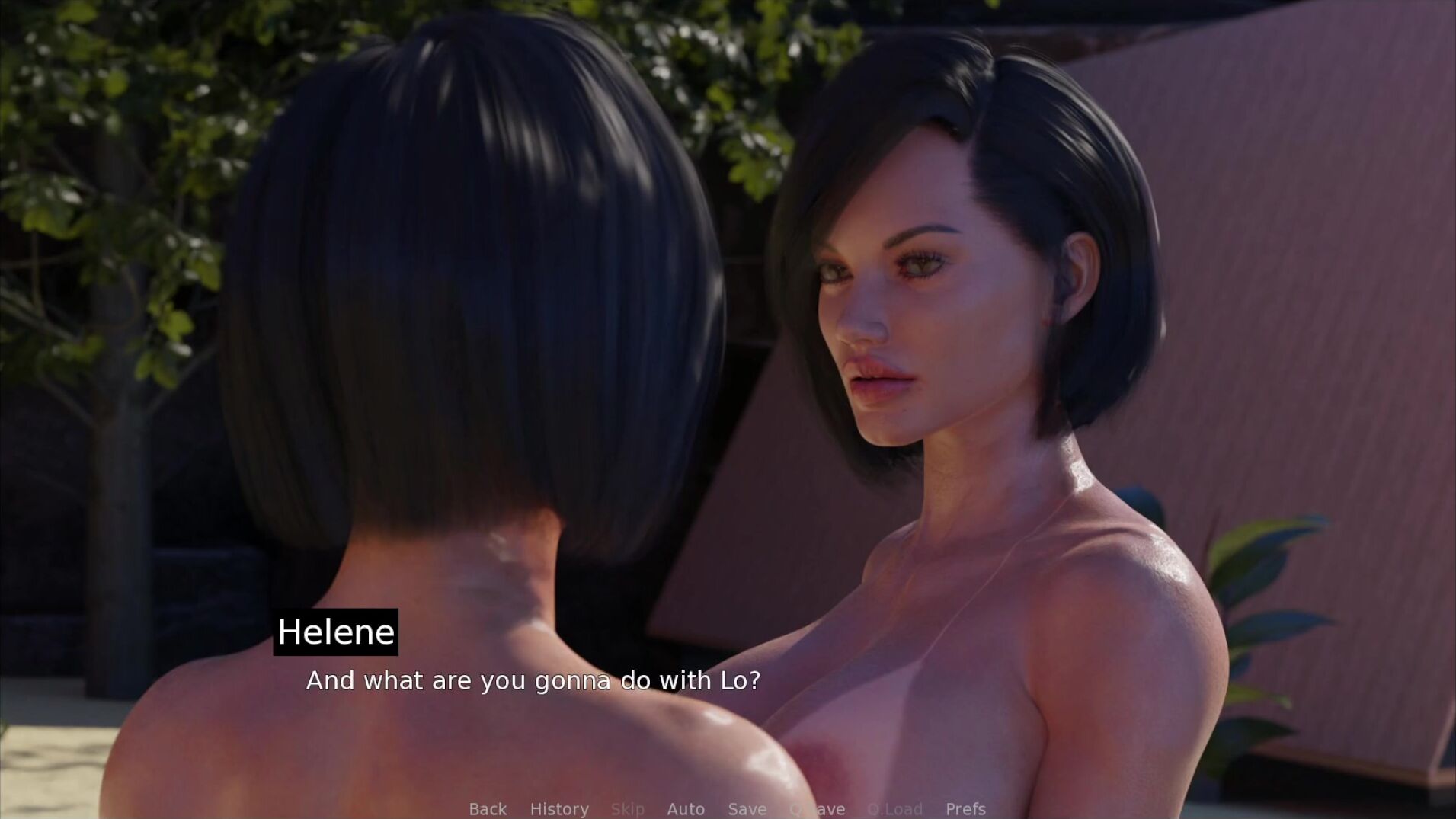This screenshot has width=1456, height=819.
Task: Open the dialogue History log
Action: [x=559, y=808]
